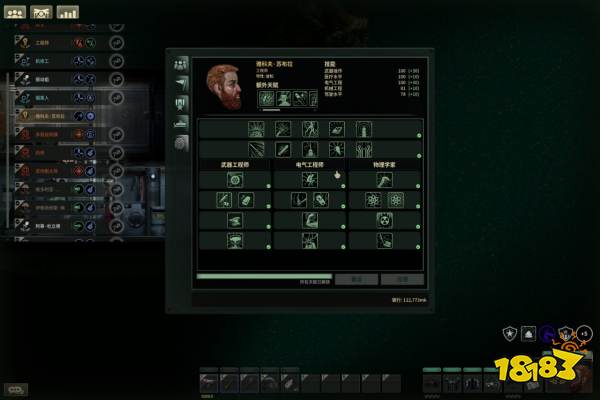The height and width of the screenshot is (400, 600).
Task: Select the top talent under 电气工程师
Action: click(x=310, y=180)
